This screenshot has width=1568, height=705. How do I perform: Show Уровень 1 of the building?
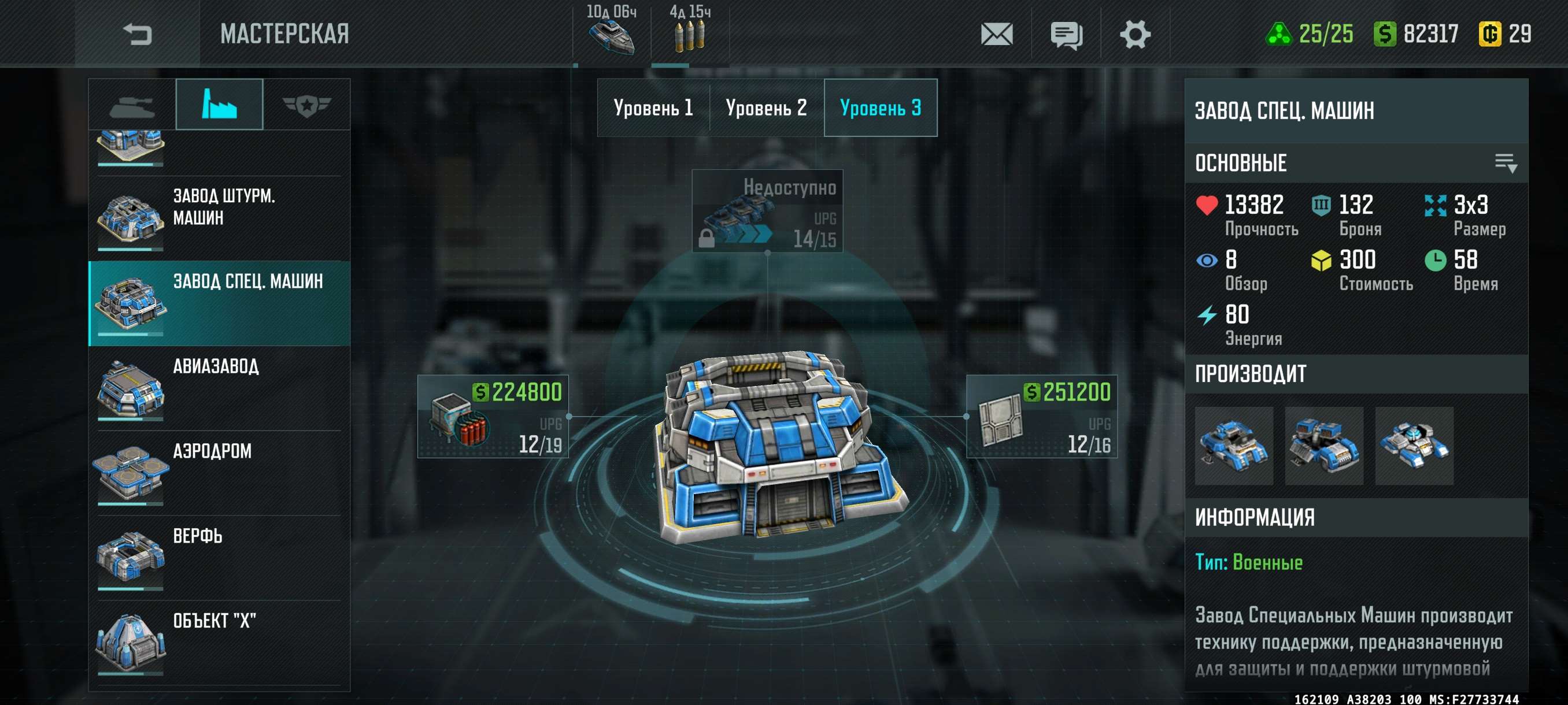[653, 107]
